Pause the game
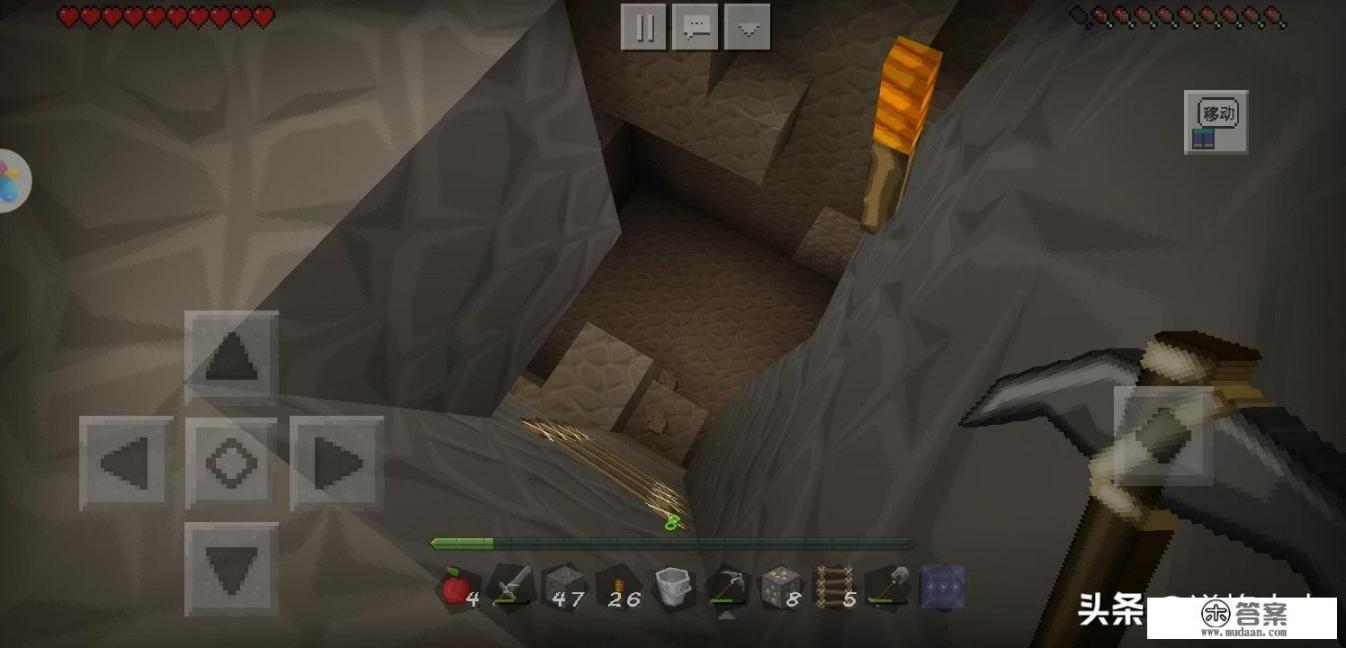The width and height of the screenshot is (1346, 648). click(643, 27)
